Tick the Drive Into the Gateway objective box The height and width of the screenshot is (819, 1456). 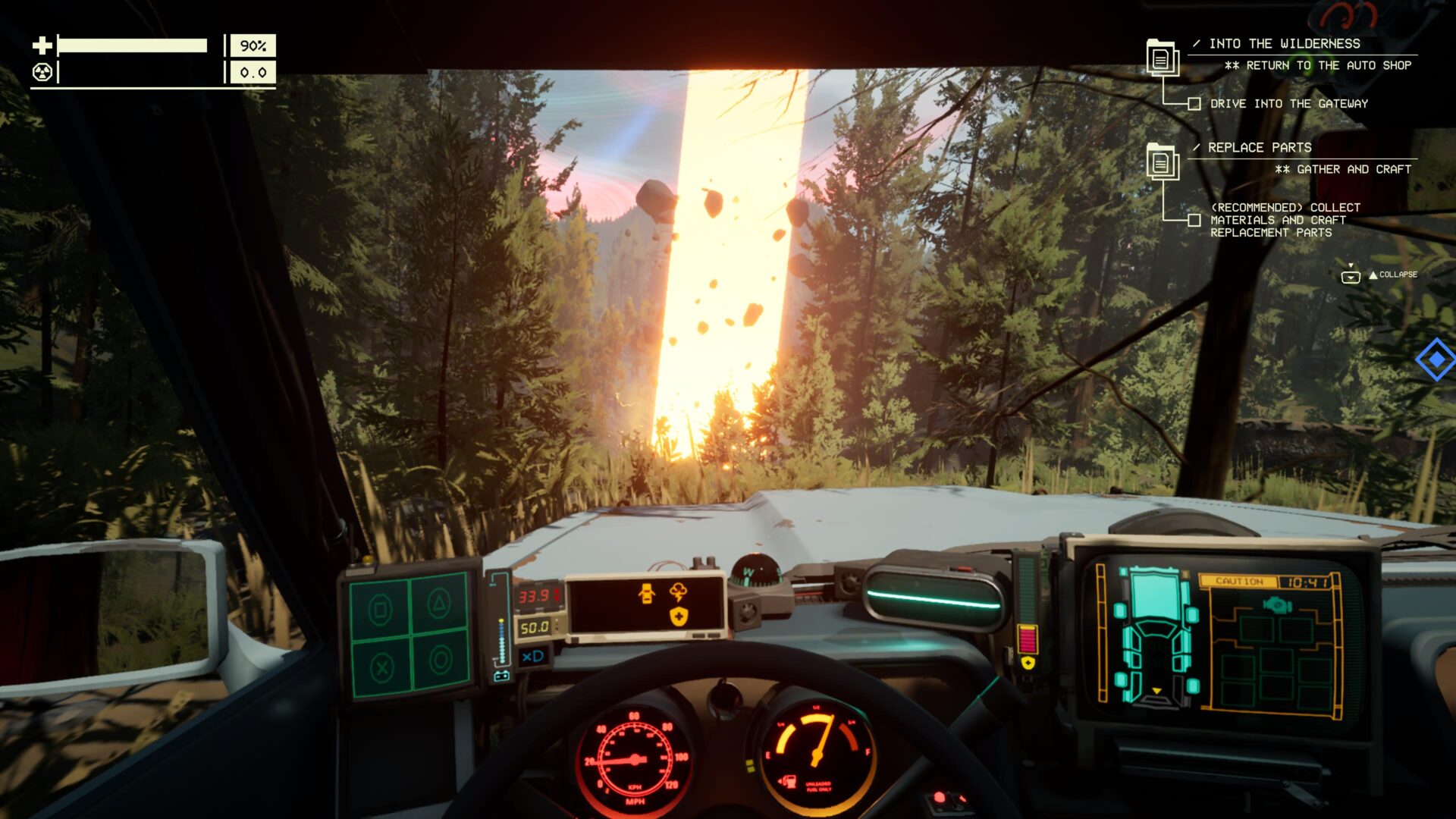pos(1194,104)
